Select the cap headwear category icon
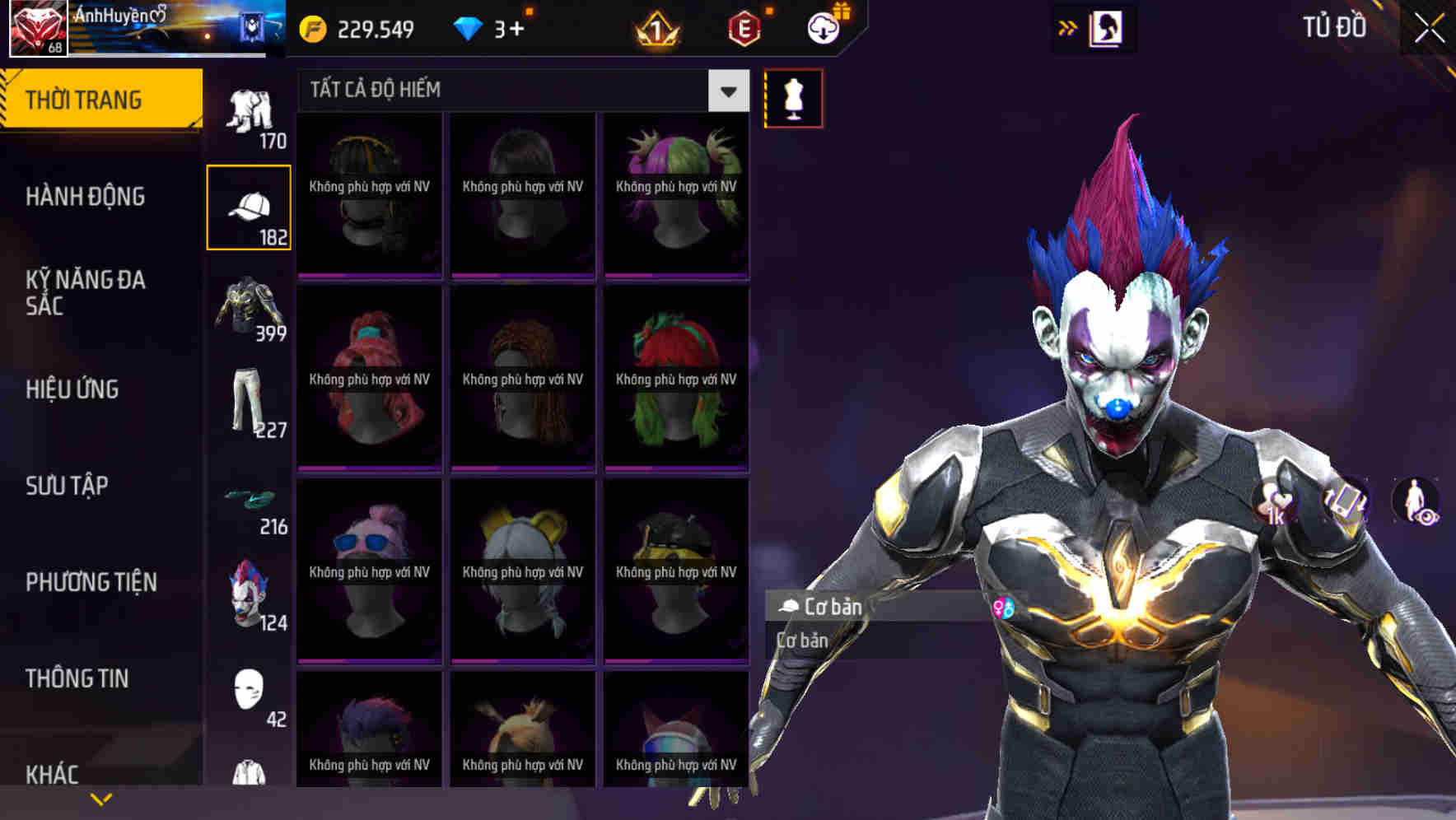 pos(250,206)
